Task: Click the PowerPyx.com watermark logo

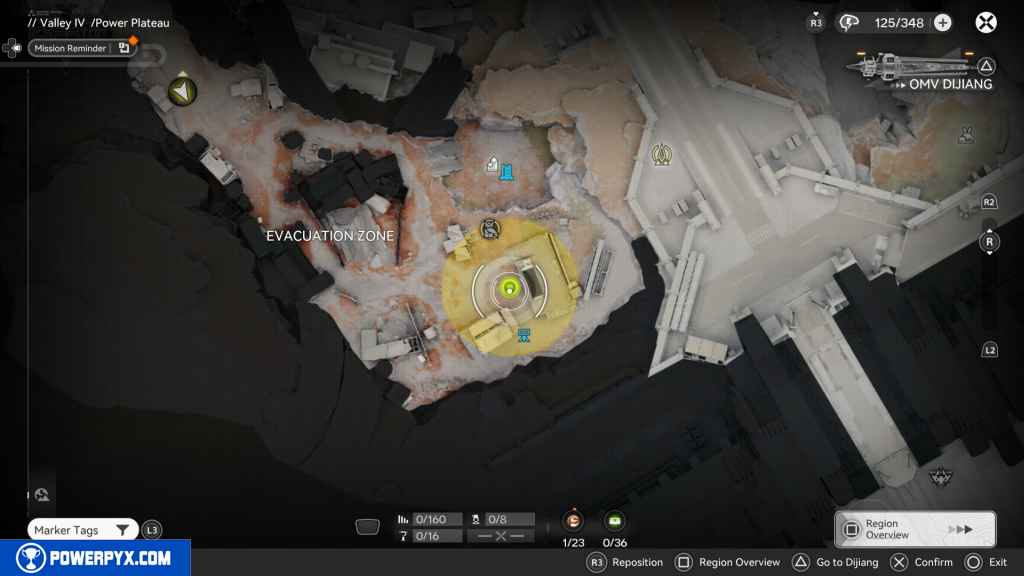Action: click(95, 558)
